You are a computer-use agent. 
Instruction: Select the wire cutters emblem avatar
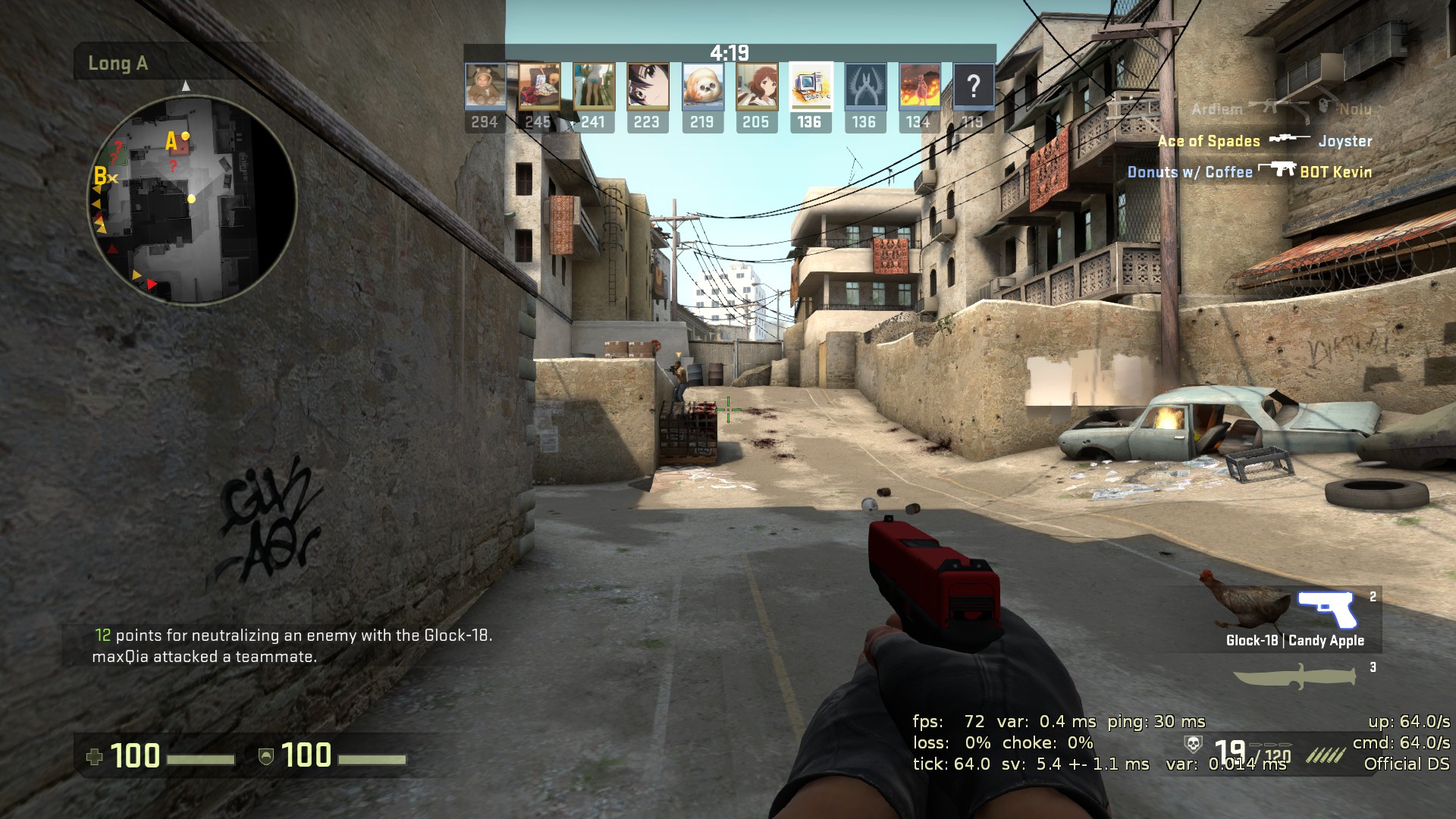(x=864, y=86)
